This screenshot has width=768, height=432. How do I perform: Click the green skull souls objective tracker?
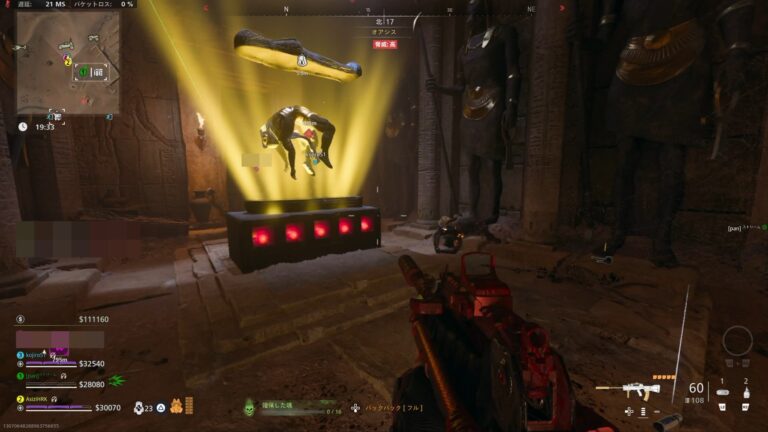click(x=249, y=406)
